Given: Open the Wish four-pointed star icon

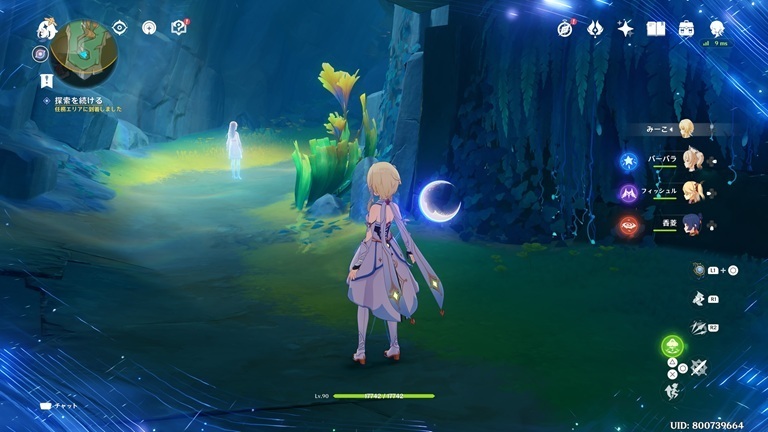Looking at the screenshot, I should pos(626,29).
